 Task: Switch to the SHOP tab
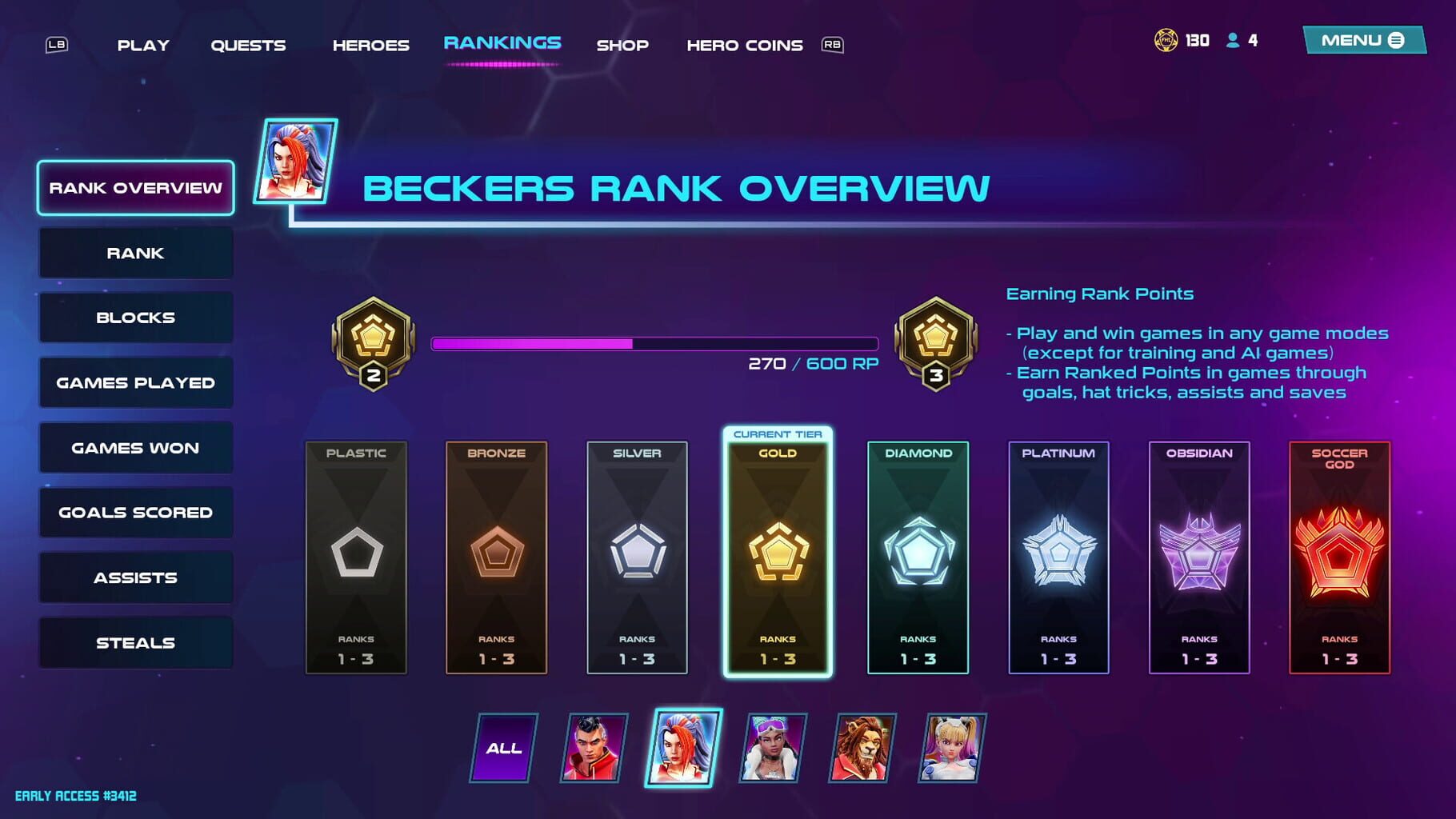point(623,45)
